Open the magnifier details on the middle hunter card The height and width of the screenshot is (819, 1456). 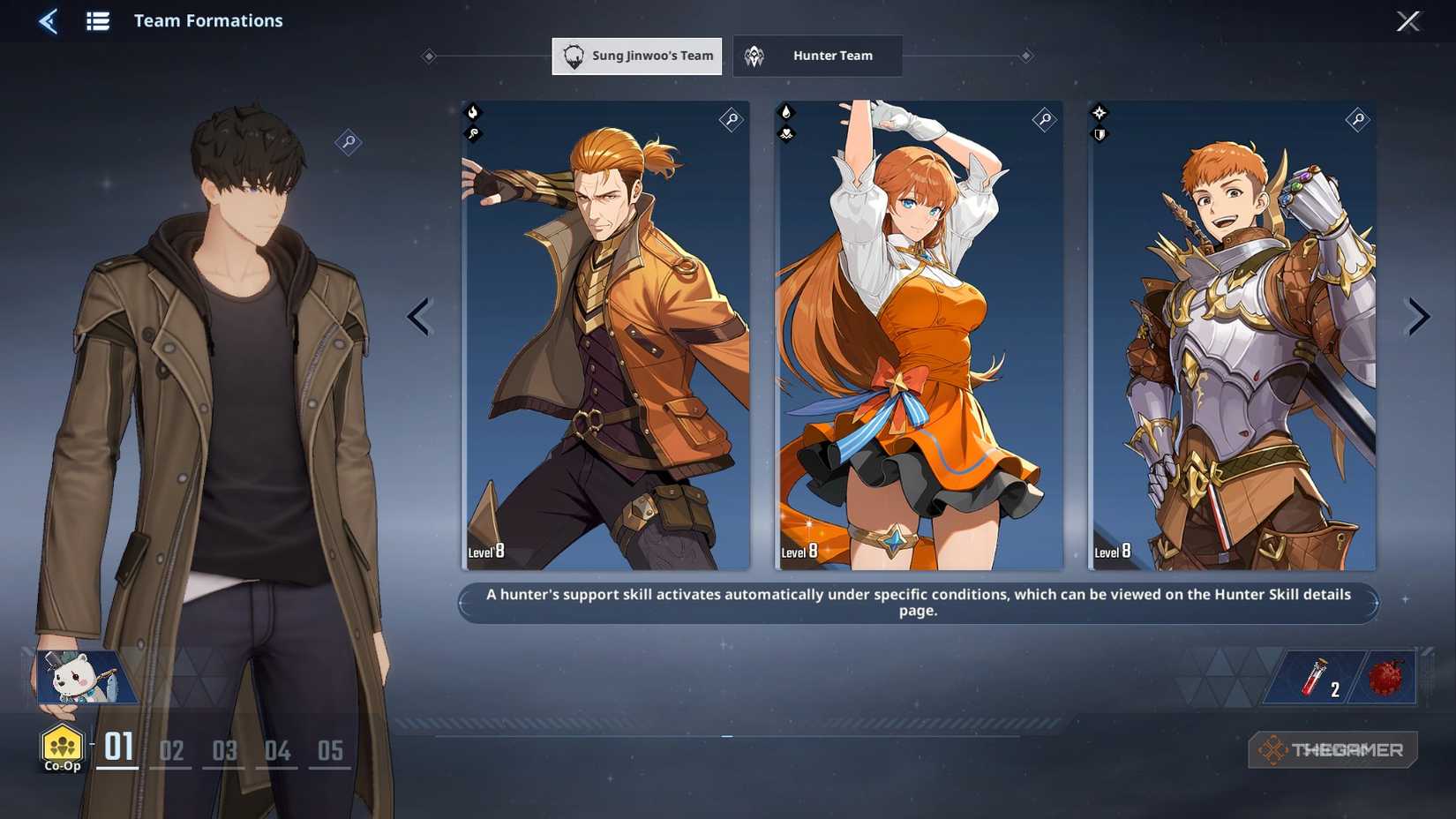tap(1044, 120)
